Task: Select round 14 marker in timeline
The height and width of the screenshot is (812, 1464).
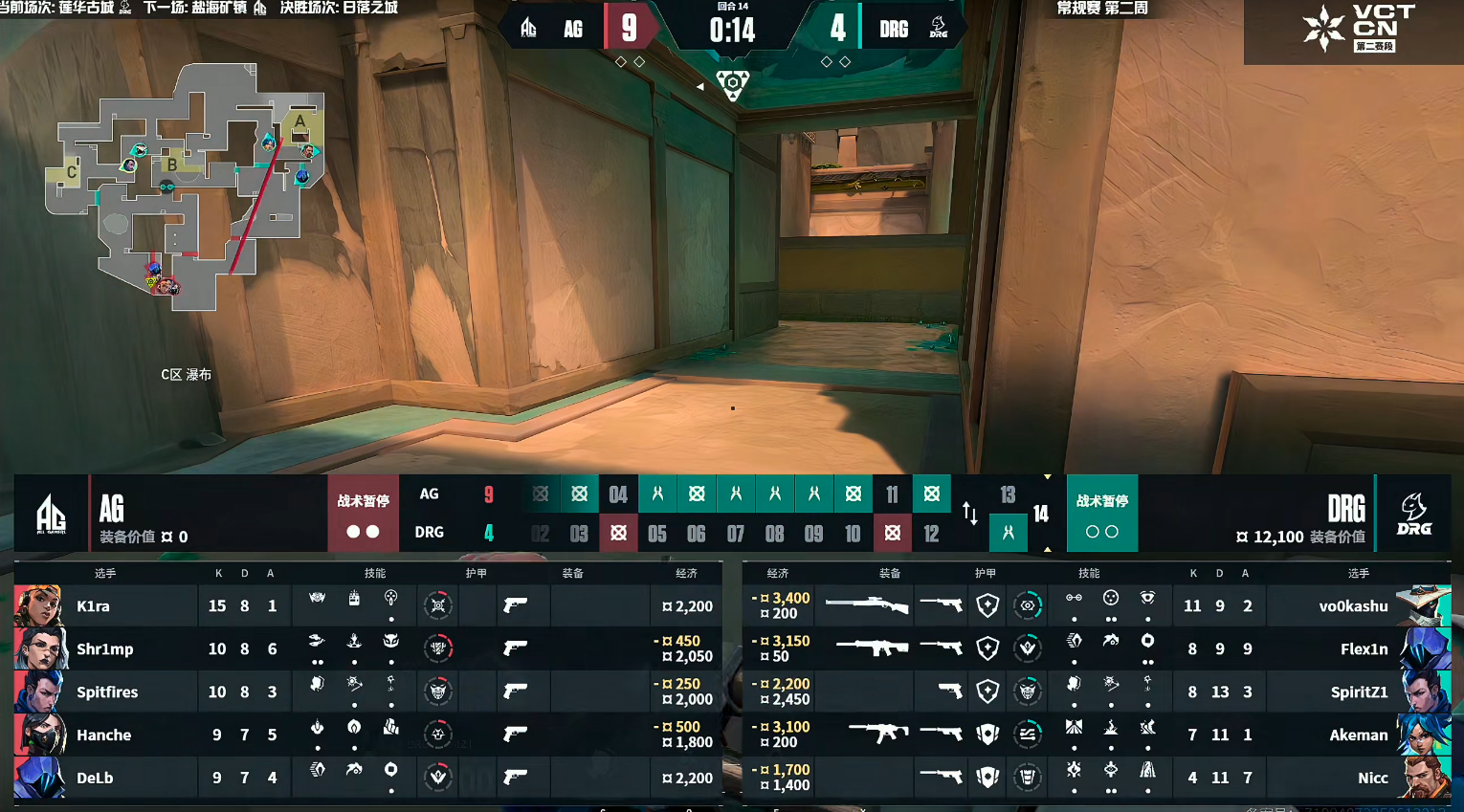Action: pyautogui.click(x=1041, y=515)
